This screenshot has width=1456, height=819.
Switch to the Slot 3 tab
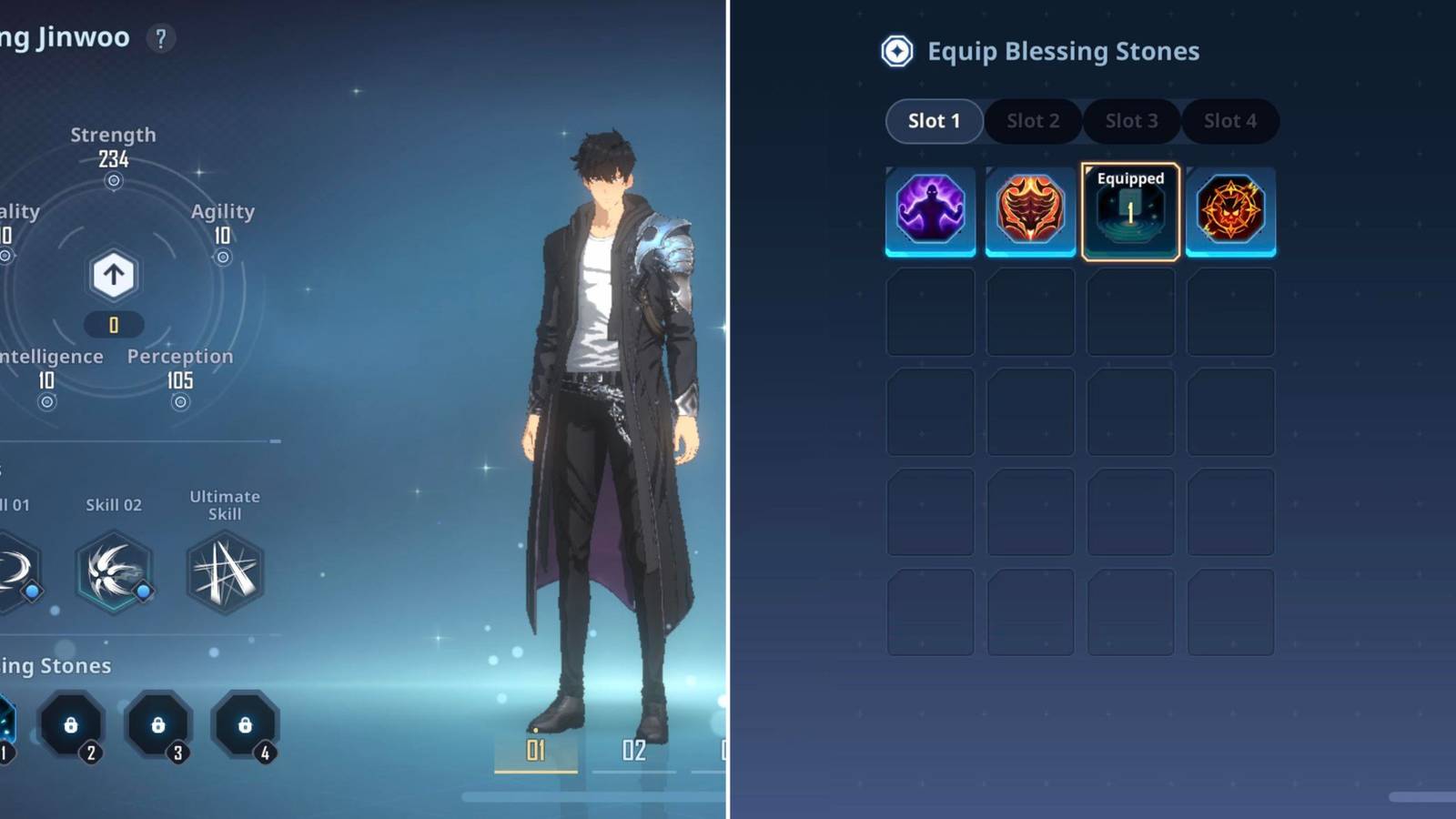pos(1131,121)
